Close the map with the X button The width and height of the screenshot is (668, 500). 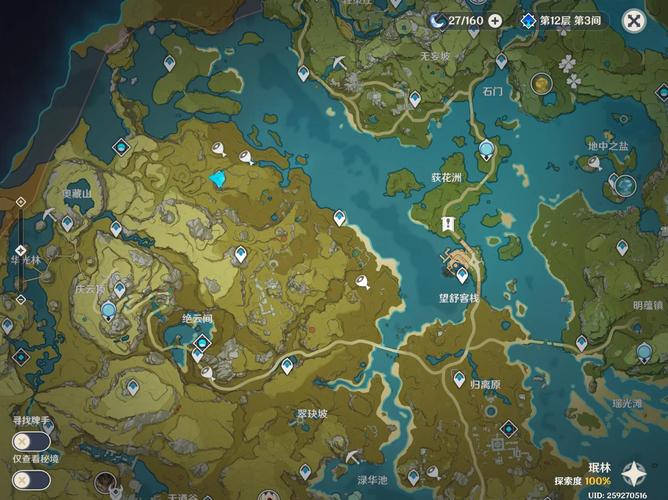[634, 20]
